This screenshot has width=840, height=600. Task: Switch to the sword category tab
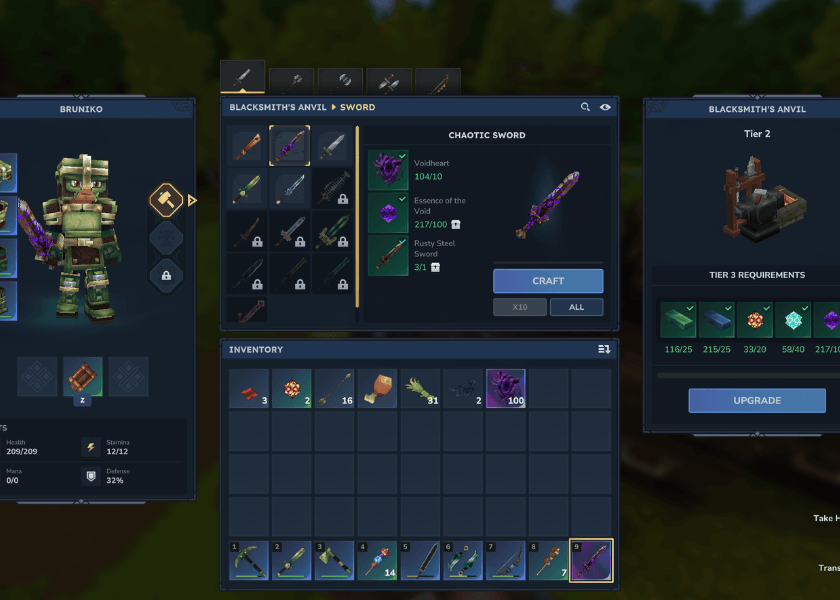(x=243, y=79)
